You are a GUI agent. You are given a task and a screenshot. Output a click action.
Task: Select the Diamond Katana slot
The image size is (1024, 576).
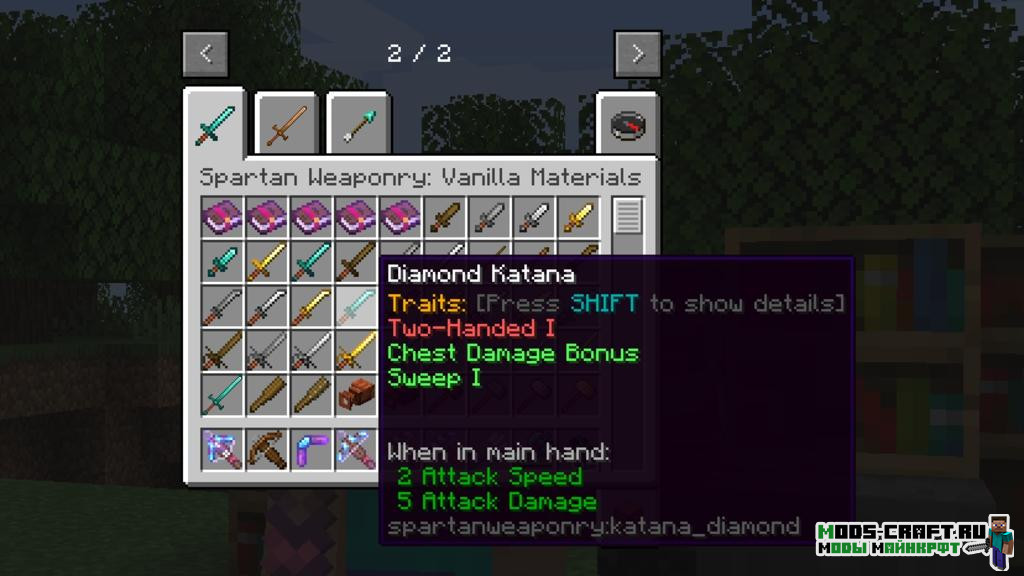[x=357, y=305]
